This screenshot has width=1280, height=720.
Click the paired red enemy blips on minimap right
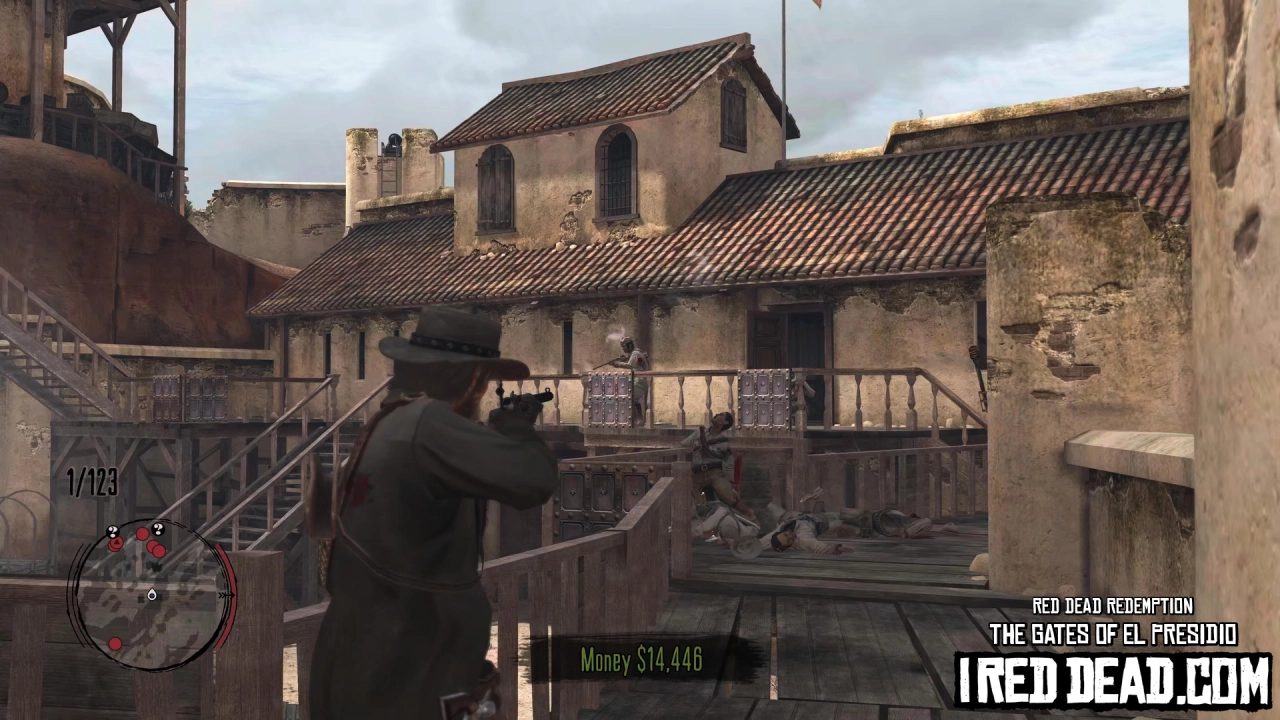point(156,549)
